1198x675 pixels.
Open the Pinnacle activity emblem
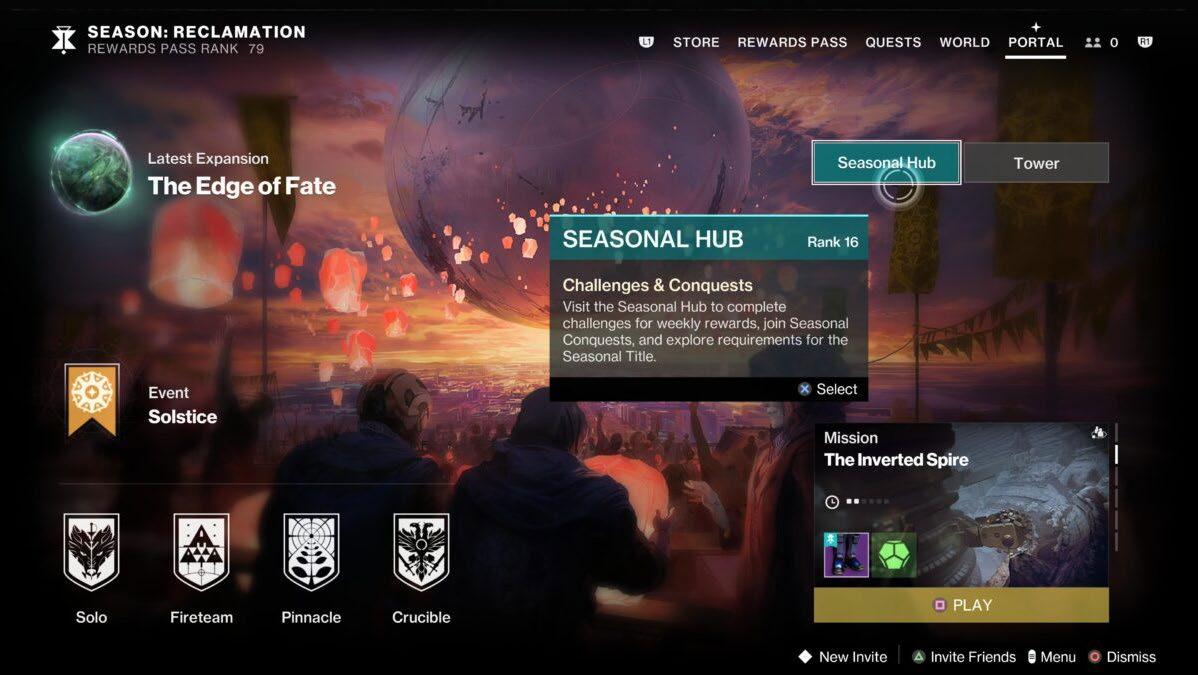pos(311,552)
